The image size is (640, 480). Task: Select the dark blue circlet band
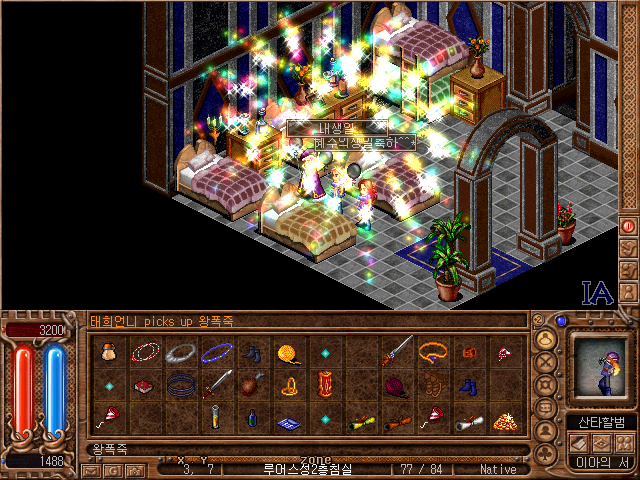181,386
